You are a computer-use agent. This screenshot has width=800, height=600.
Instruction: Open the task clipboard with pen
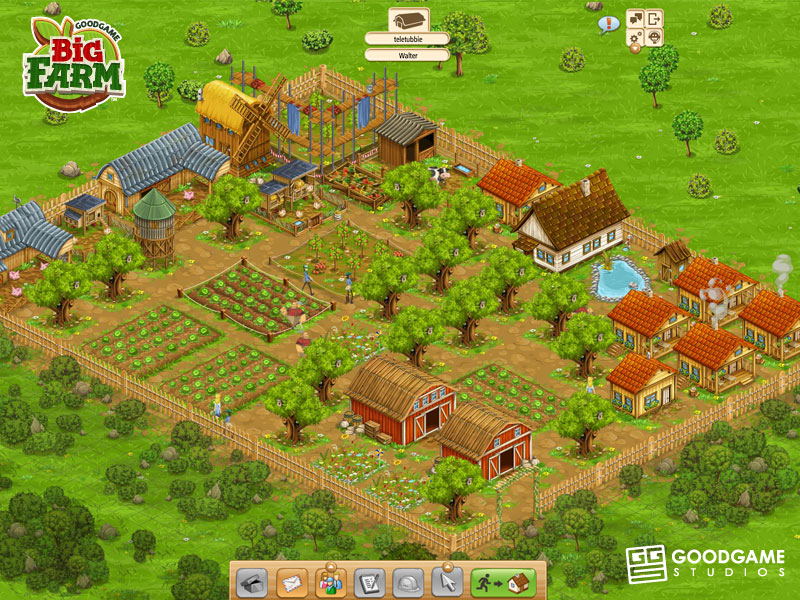(x=369, y=580)
